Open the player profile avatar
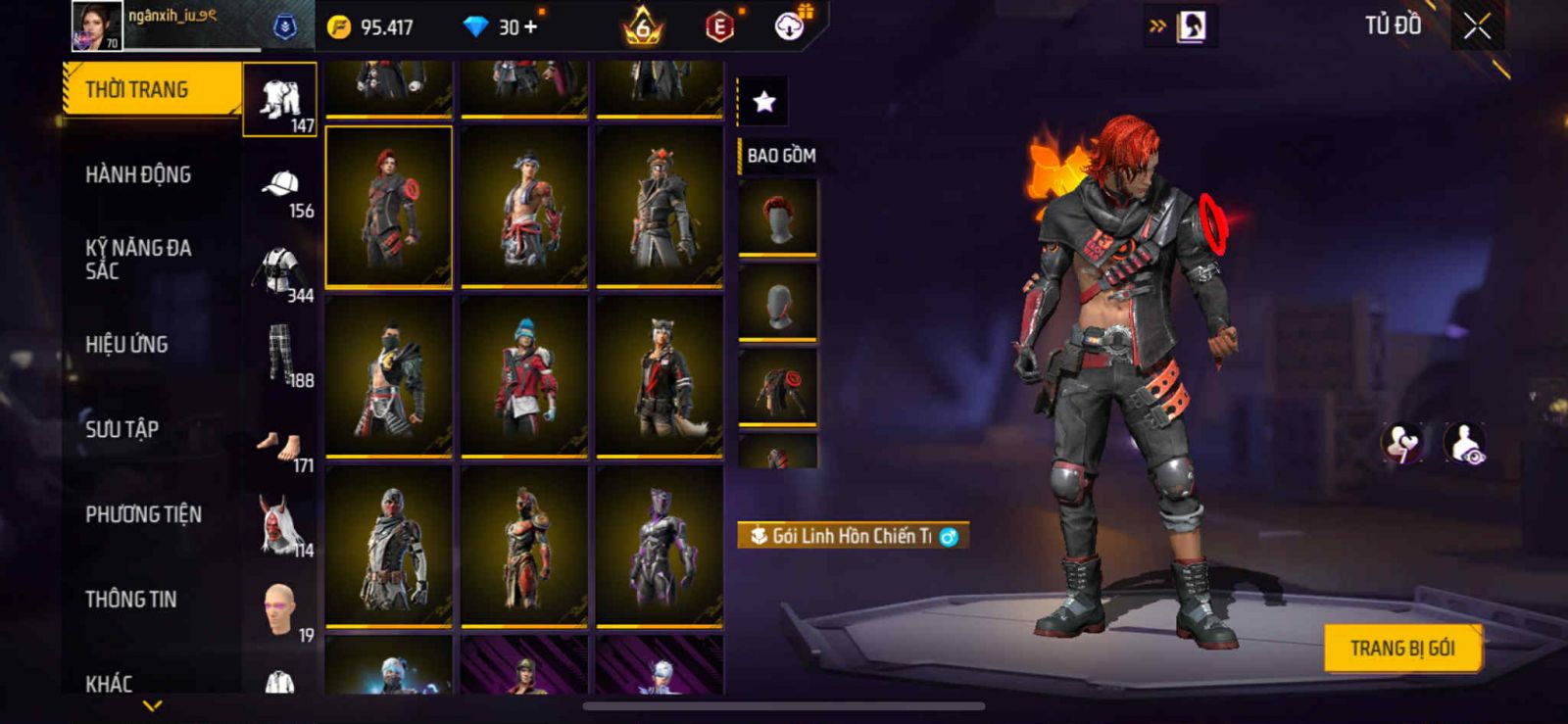The width and height of the screenshot is (1568, 724). [97, 25]
